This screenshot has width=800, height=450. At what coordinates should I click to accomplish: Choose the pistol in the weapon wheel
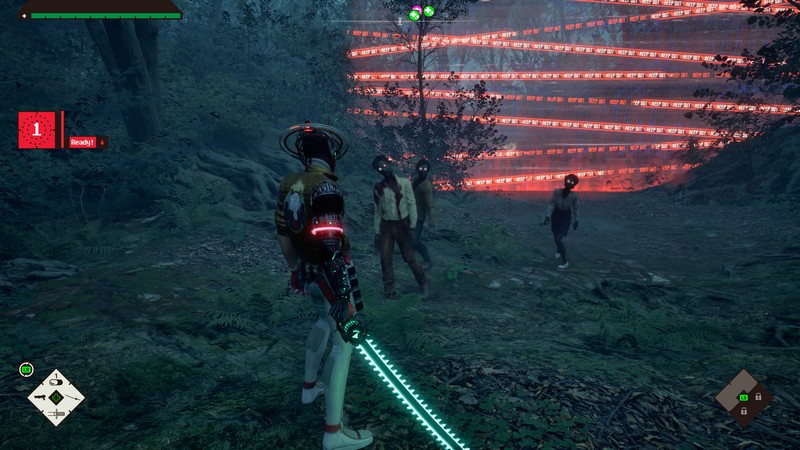[x=37, y=397]
